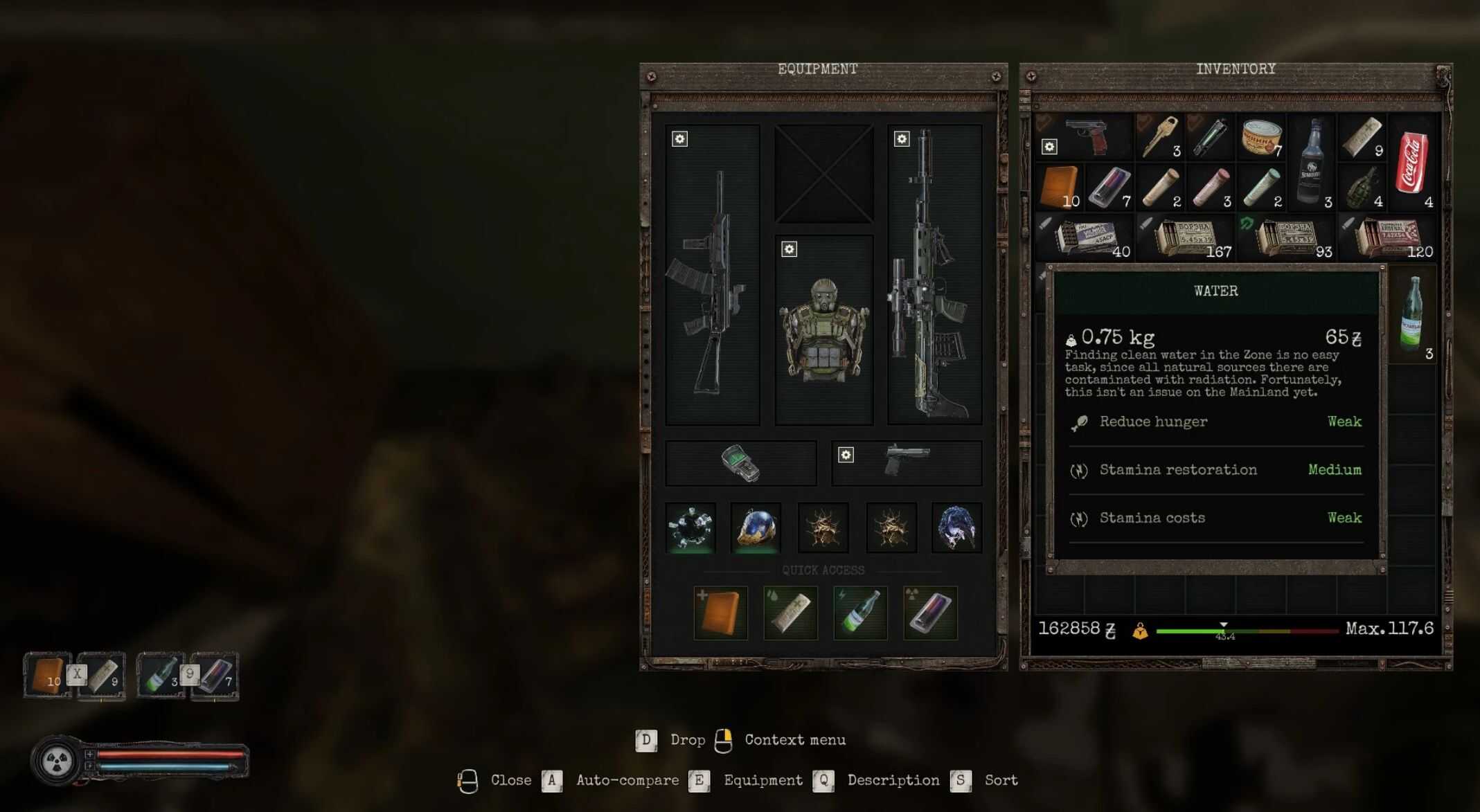Pick the vodka bottle in inventory
This screenshot has width=1480, height=812.
click(1311, 163)
